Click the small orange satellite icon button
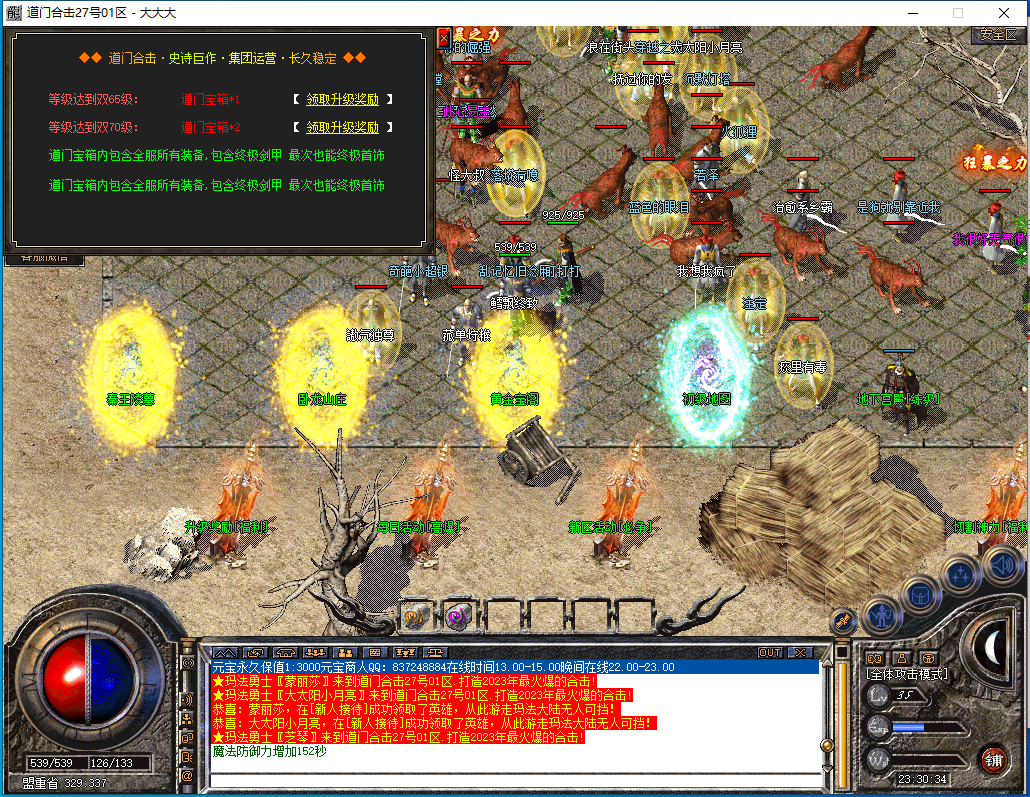 842,622
